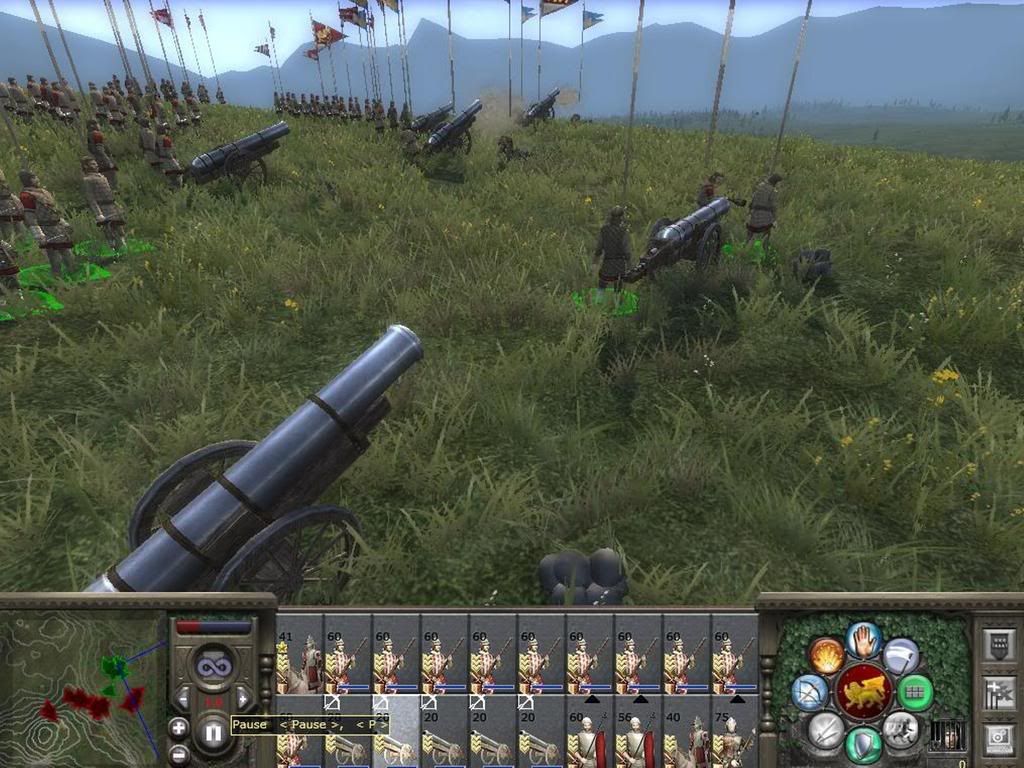Choose the unit card with 56 soldiers
The image size is (1024, 768).
point(637,742)
